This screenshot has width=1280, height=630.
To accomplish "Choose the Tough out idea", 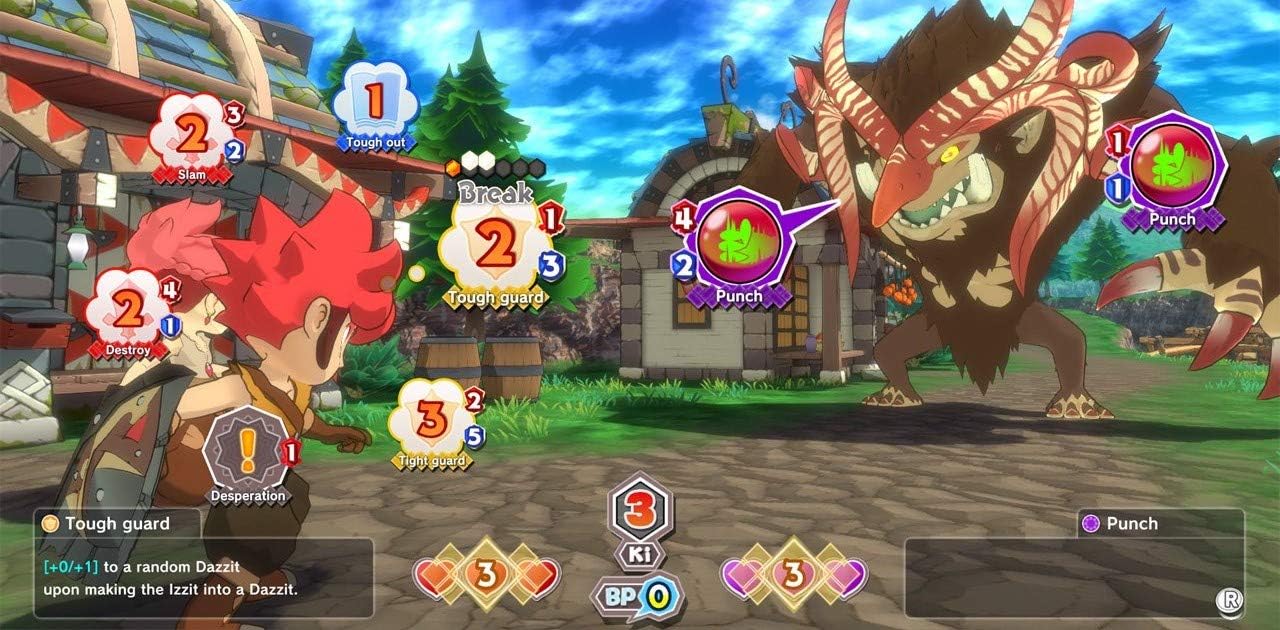I will pos(374,104).
